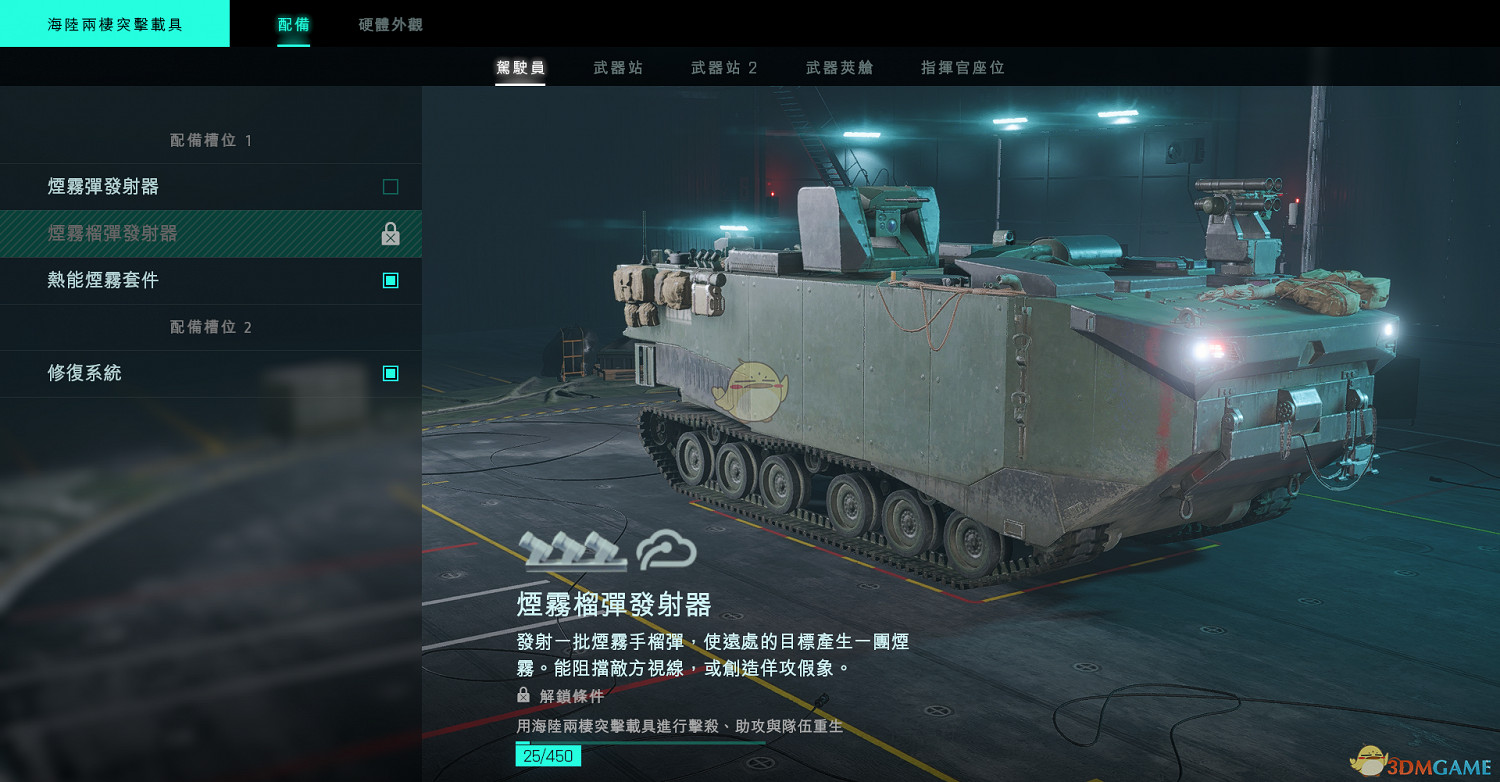The image size is (1500, 782).
Task: Select the 配備 tab
Action: pos(292,25)
